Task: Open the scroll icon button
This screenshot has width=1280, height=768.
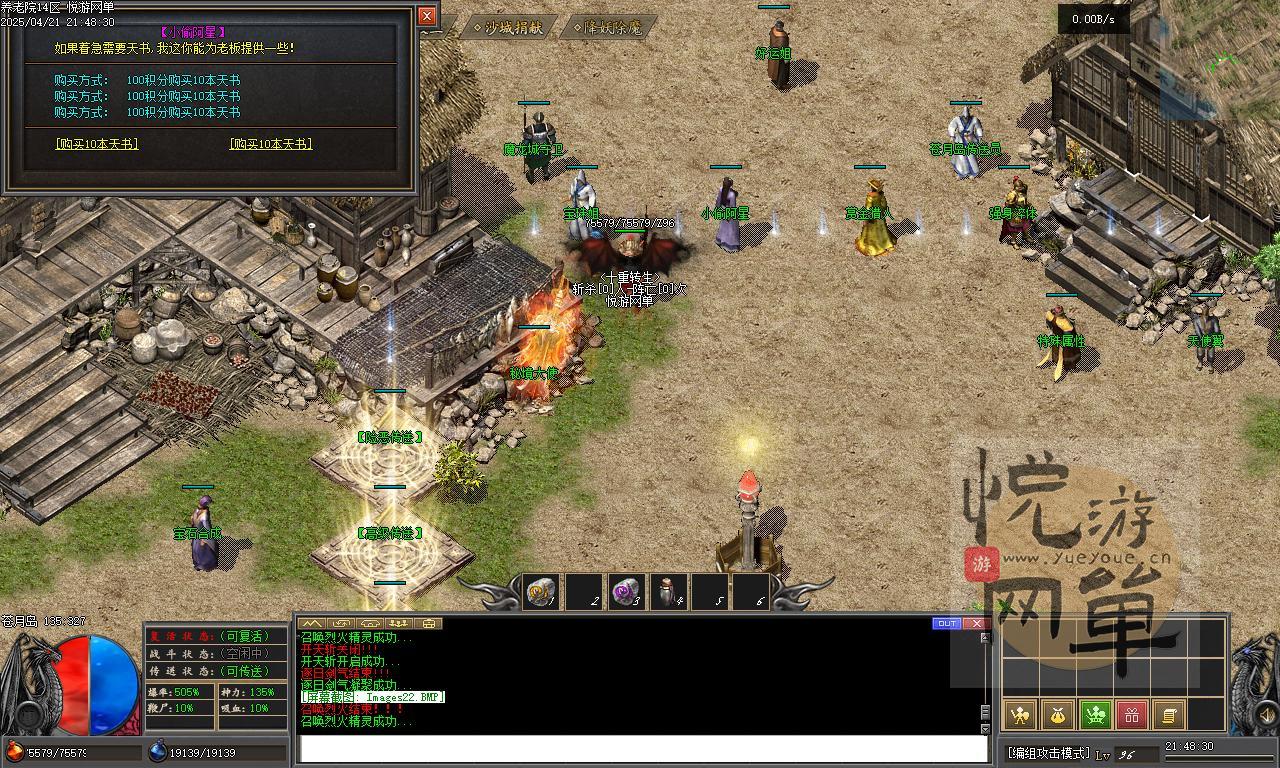Action: tap(1168, 714)
